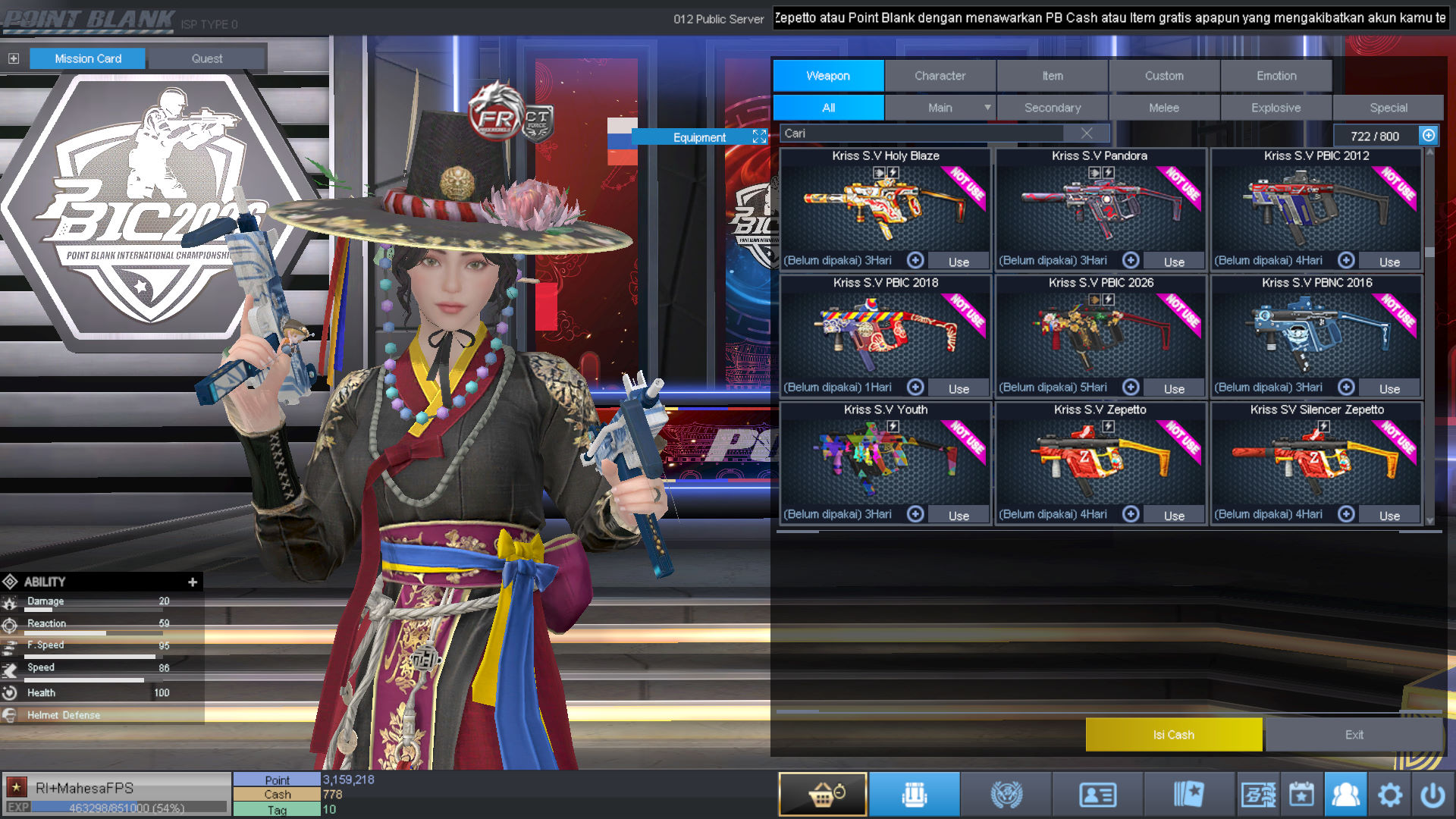Image resolution: width=1456 pixels, height=819 pixels.
Task: Show the Emotion tab
Action: [x=1276, y=76]
